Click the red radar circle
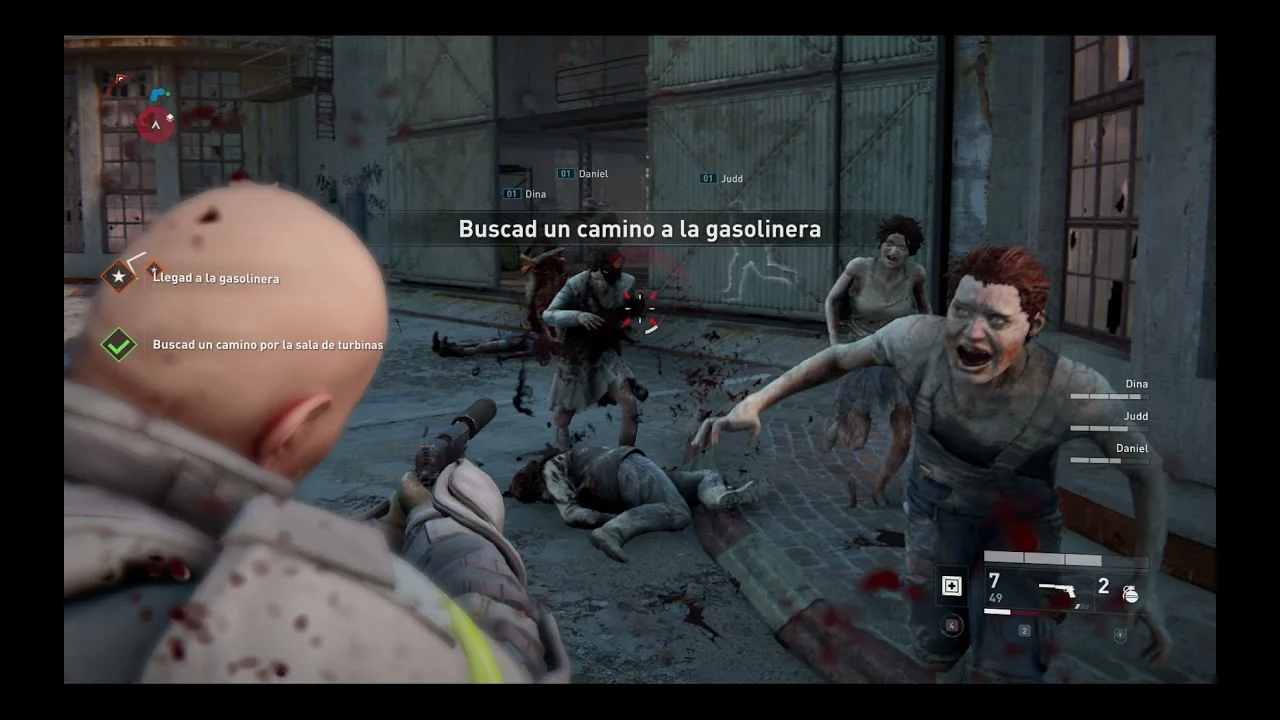This screenshot has width=1280, height=720. pyautogui.click(x=155, y=124)
